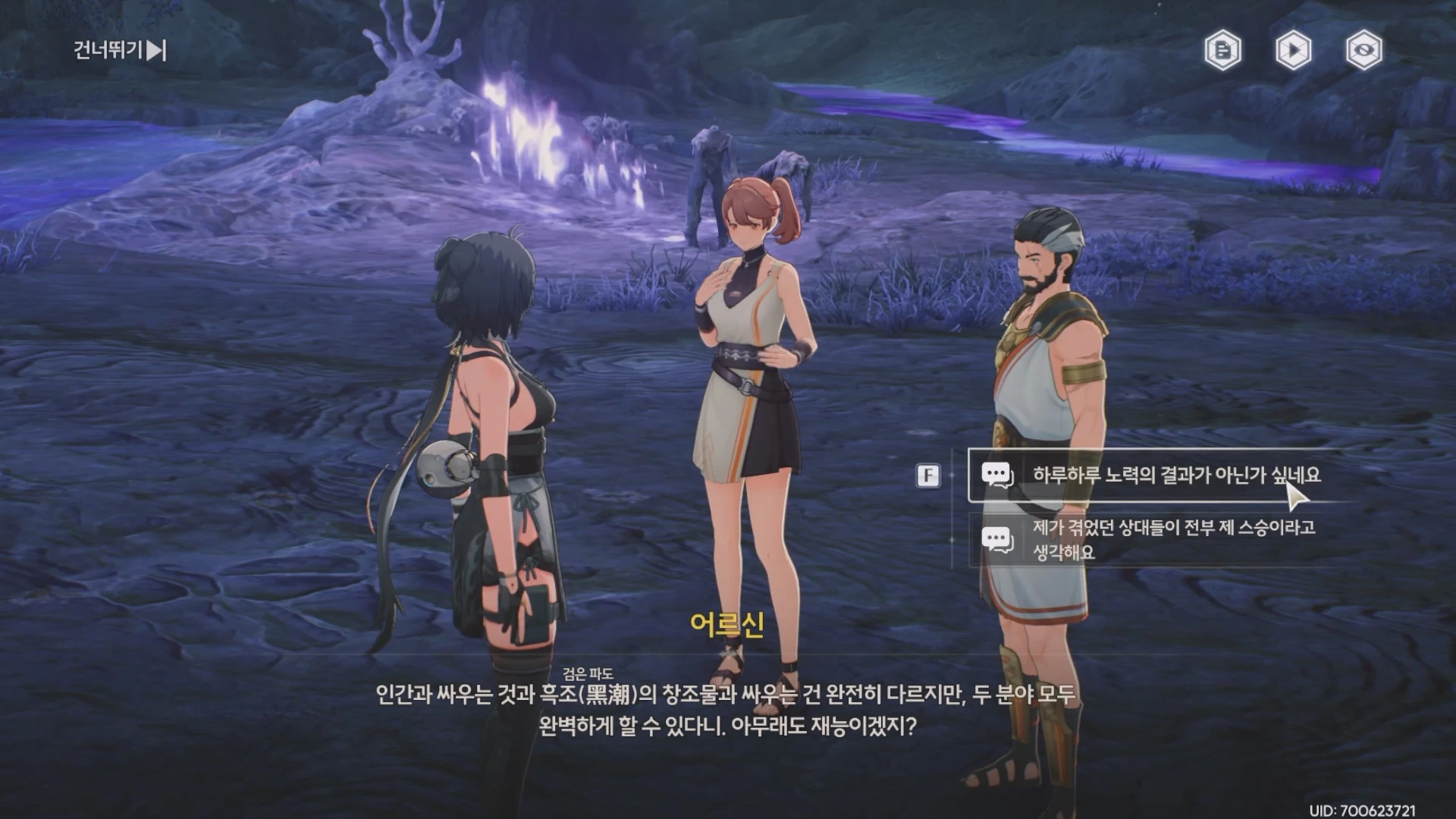The image size is (1456, 819).
Task: Click the skip arrow beside 건너뛰기
Action: click(x=155, y=52)
